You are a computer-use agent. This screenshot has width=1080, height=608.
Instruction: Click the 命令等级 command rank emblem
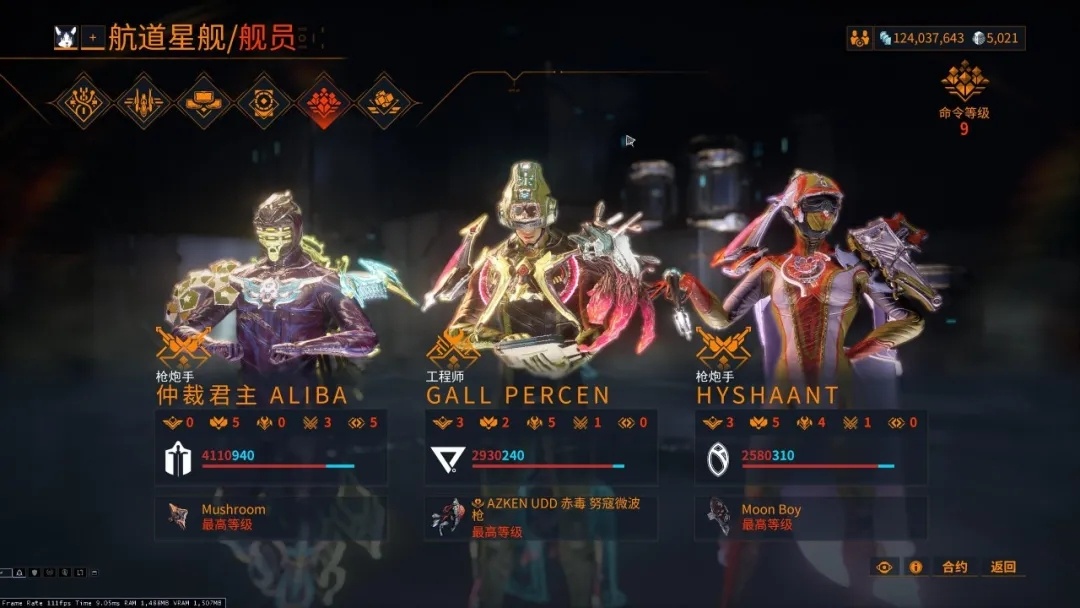click(964, 80)
